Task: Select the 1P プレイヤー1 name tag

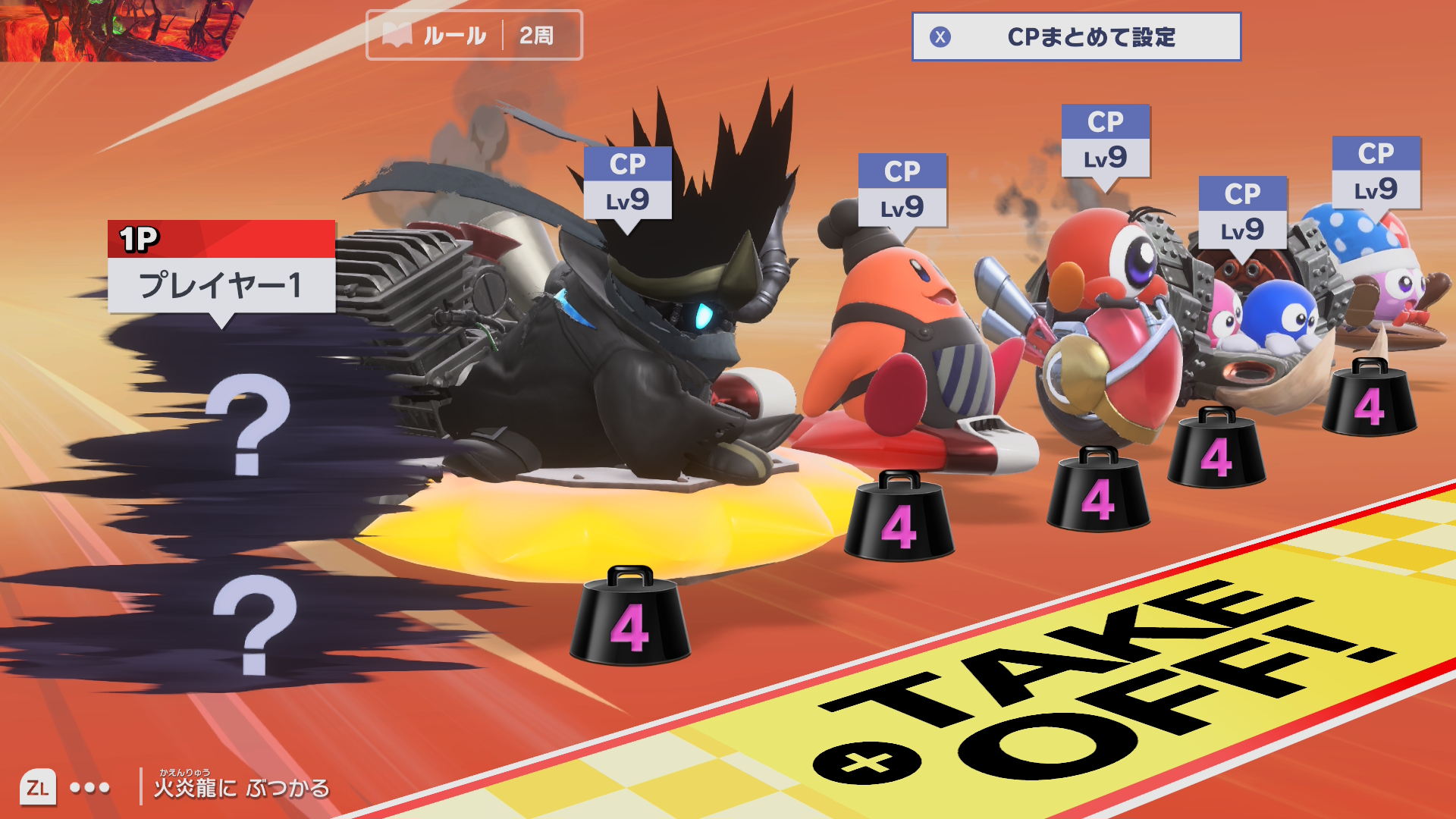Action: point(221,268)
